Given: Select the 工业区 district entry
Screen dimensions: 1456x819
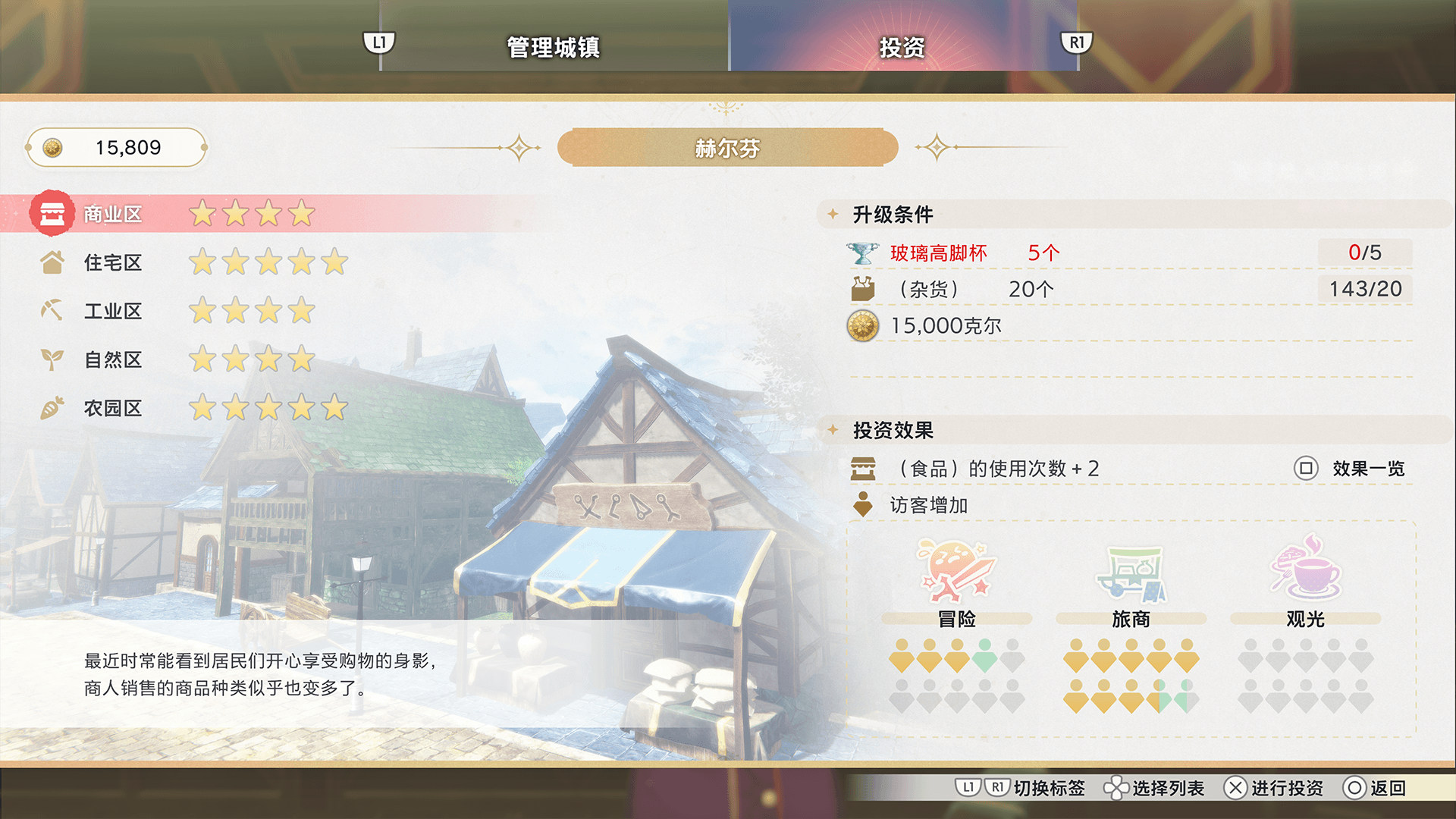Looking at the screenshot, I should (x=112, y=312).
